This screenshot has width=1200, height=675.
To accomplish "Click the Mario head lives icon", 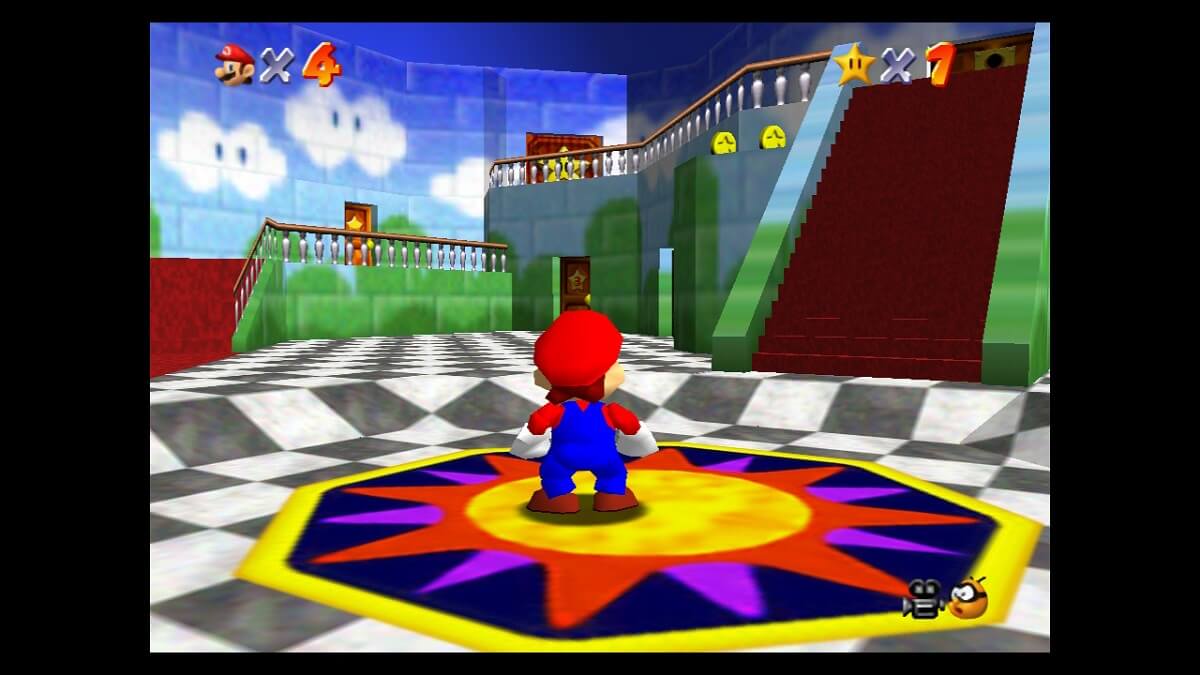I will 235,65.
